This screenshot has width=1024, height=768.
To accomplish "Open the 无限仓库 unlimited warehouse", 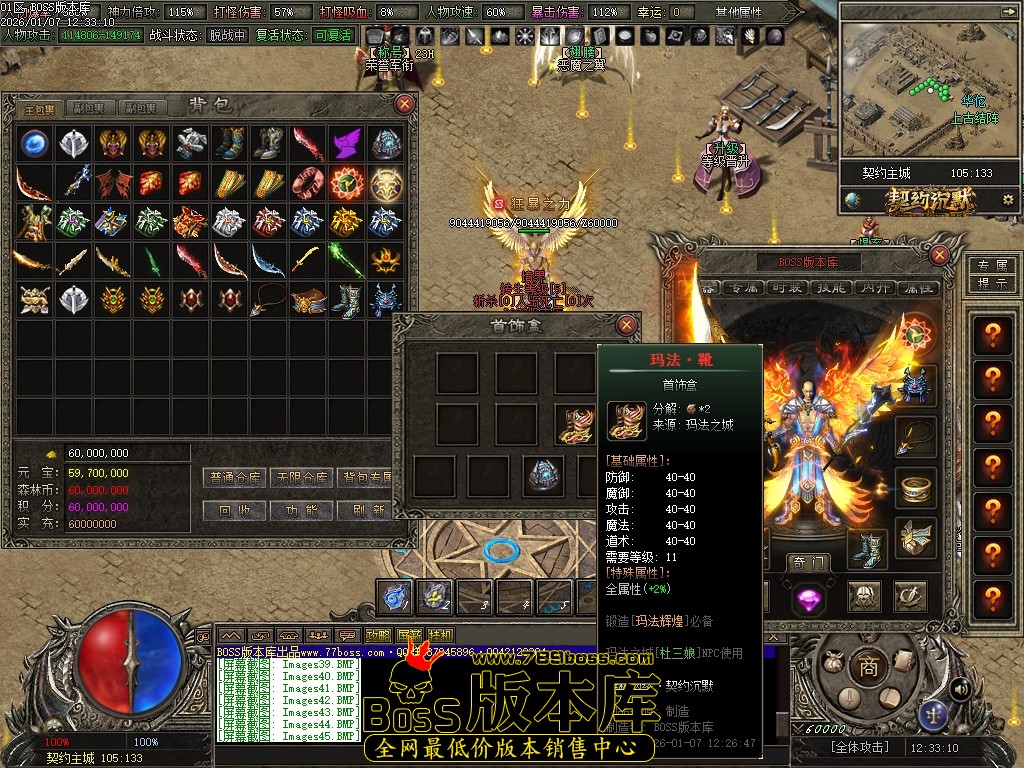I will (302, 478).
